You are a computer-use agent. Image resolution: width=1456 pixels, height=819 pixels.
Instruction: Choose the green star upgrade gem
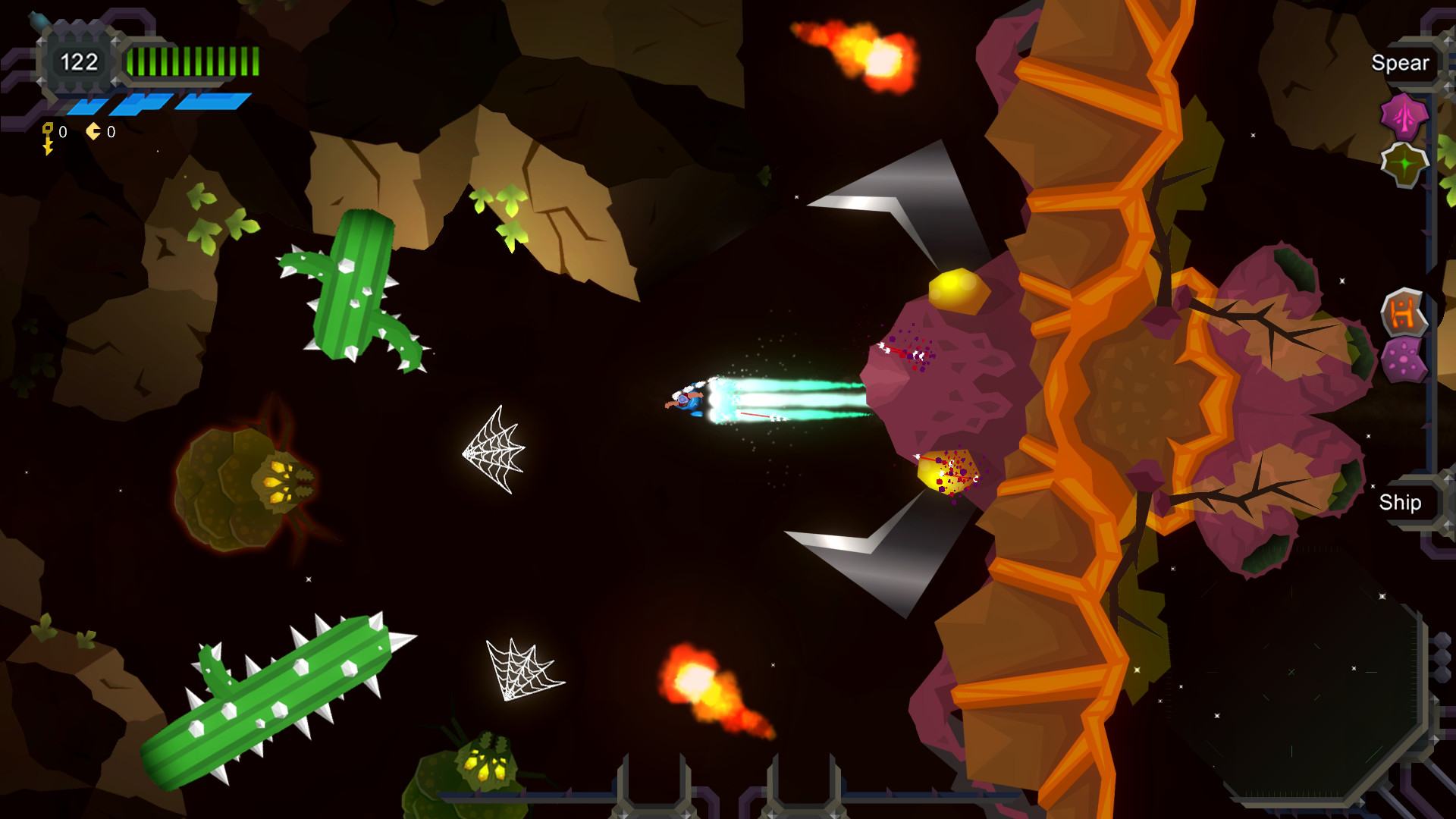coord(1404,165)
